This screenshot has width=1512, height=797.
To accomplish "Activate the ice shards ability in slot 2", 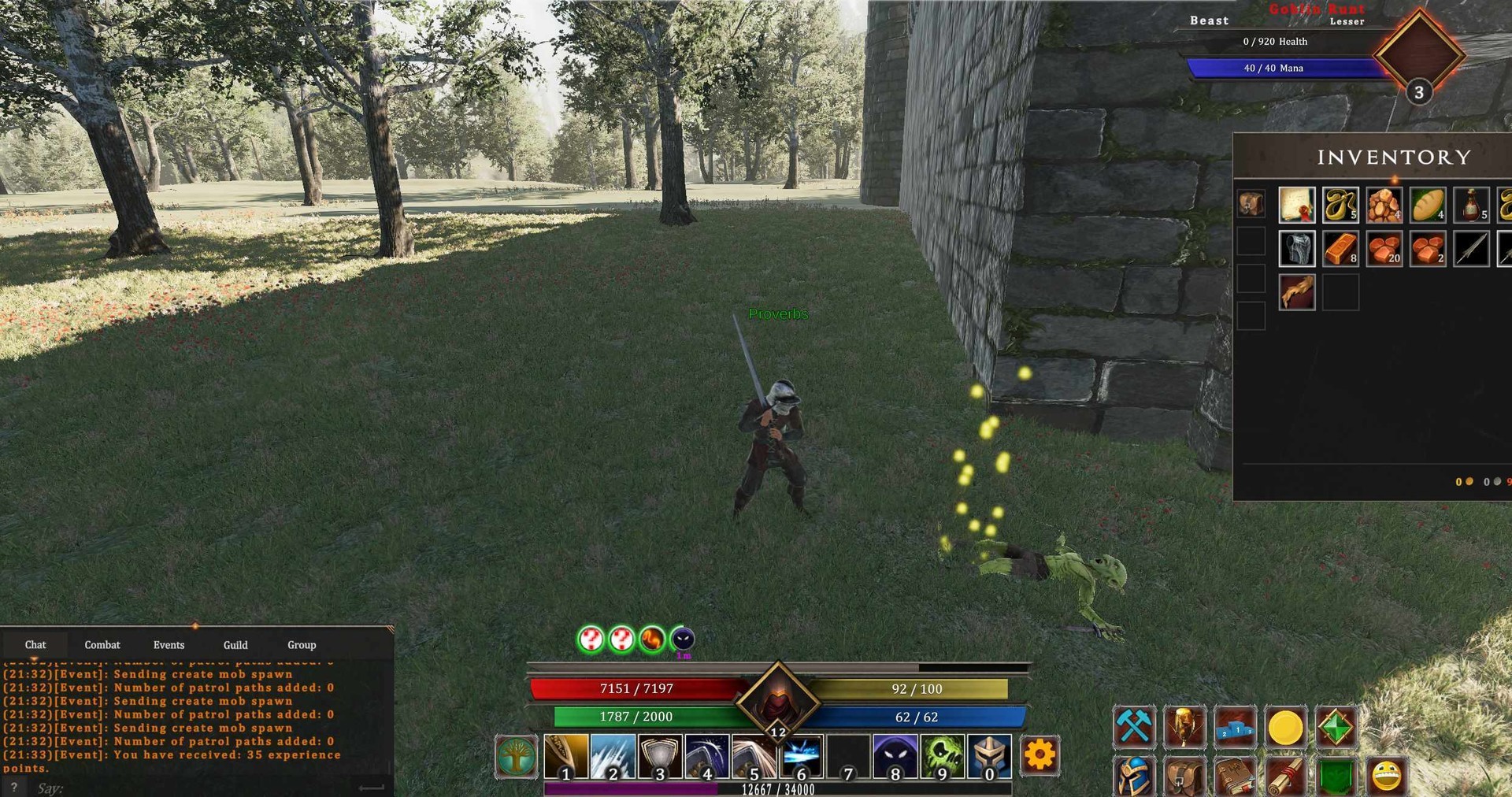I will pyautogui.click(x=613, y=756).
